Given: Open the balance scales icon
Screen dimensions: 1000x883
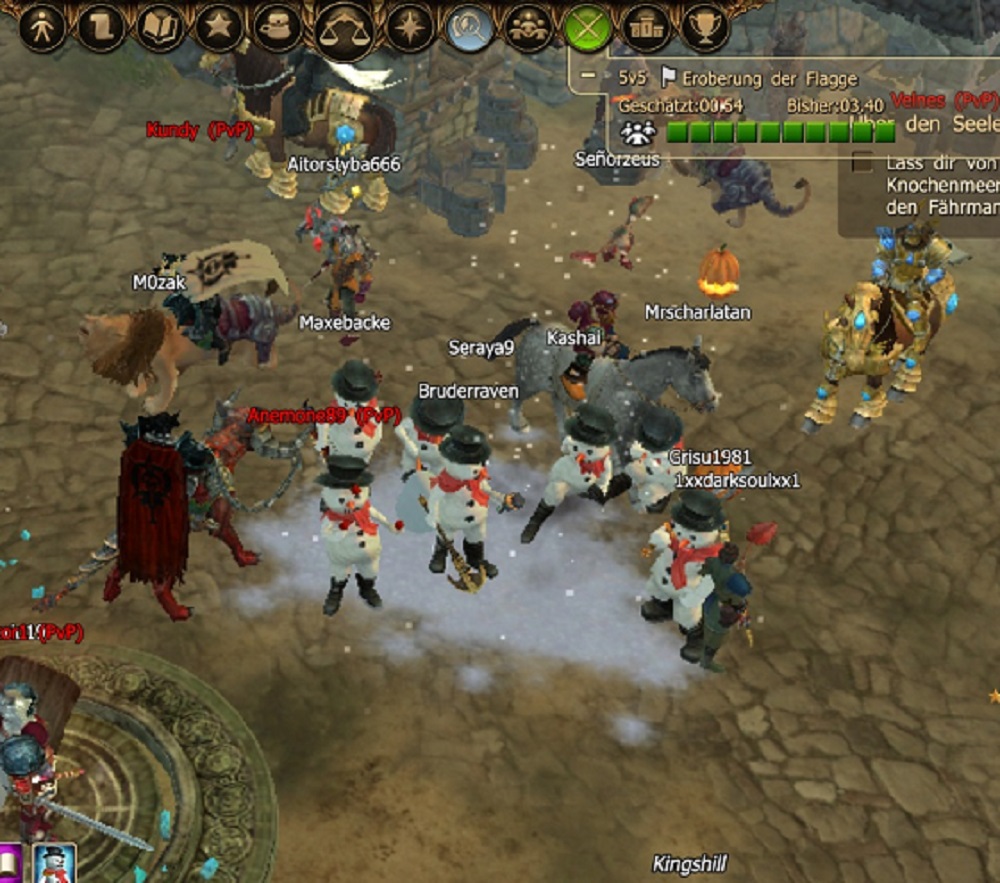Looking at the screenshot, I should pos(343,30).
